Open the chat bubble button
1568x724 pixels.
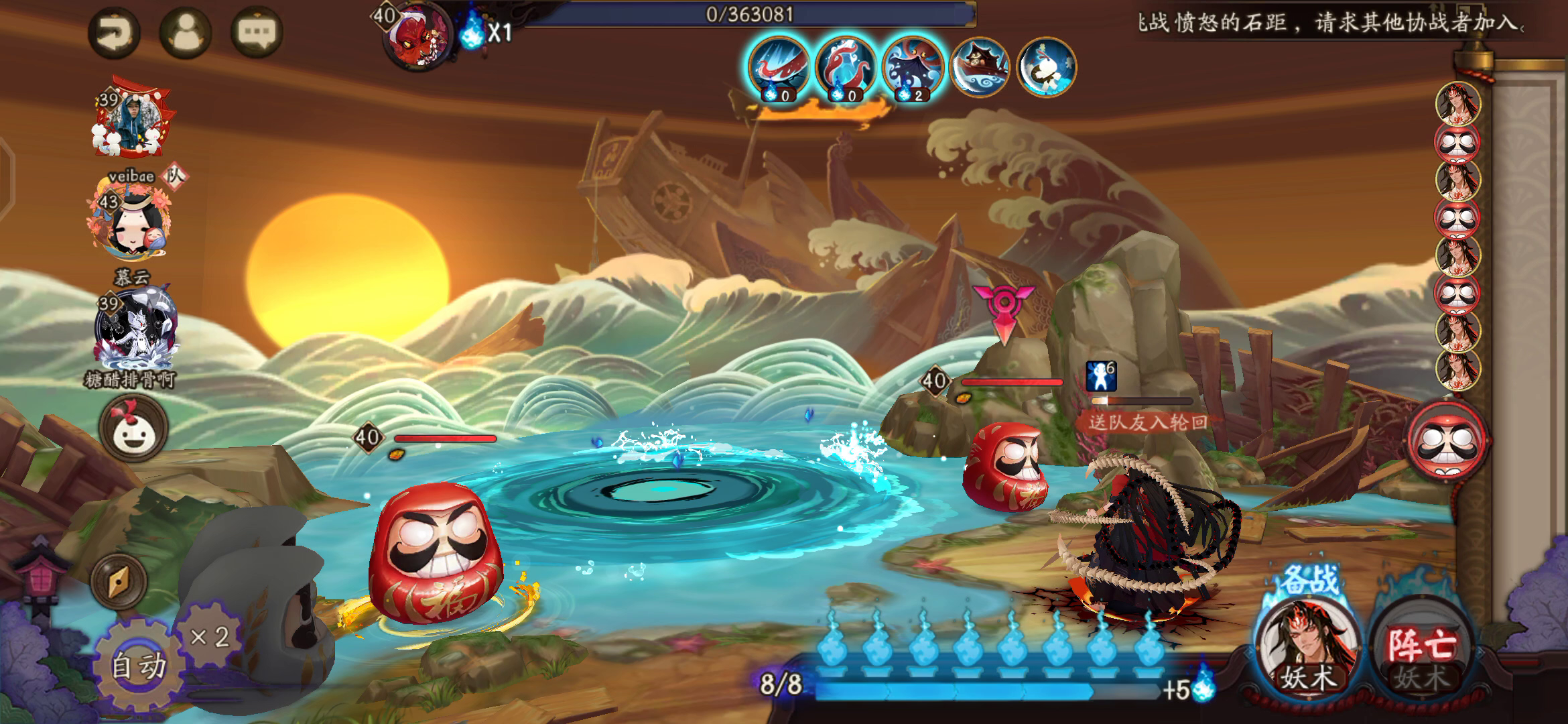point(257,32)
